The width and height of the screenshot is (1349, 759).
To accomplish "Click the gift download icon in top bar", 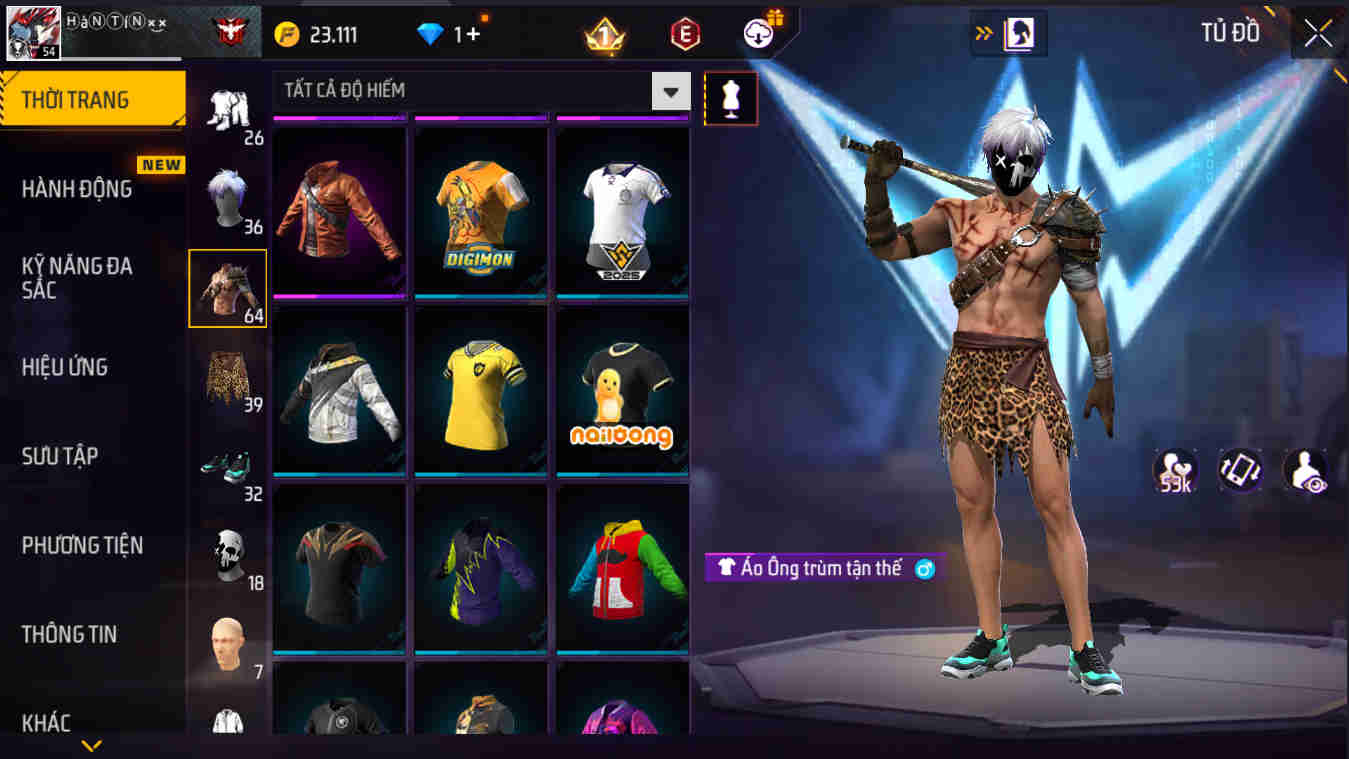I will pyautogui.click(x=757, y=32).
